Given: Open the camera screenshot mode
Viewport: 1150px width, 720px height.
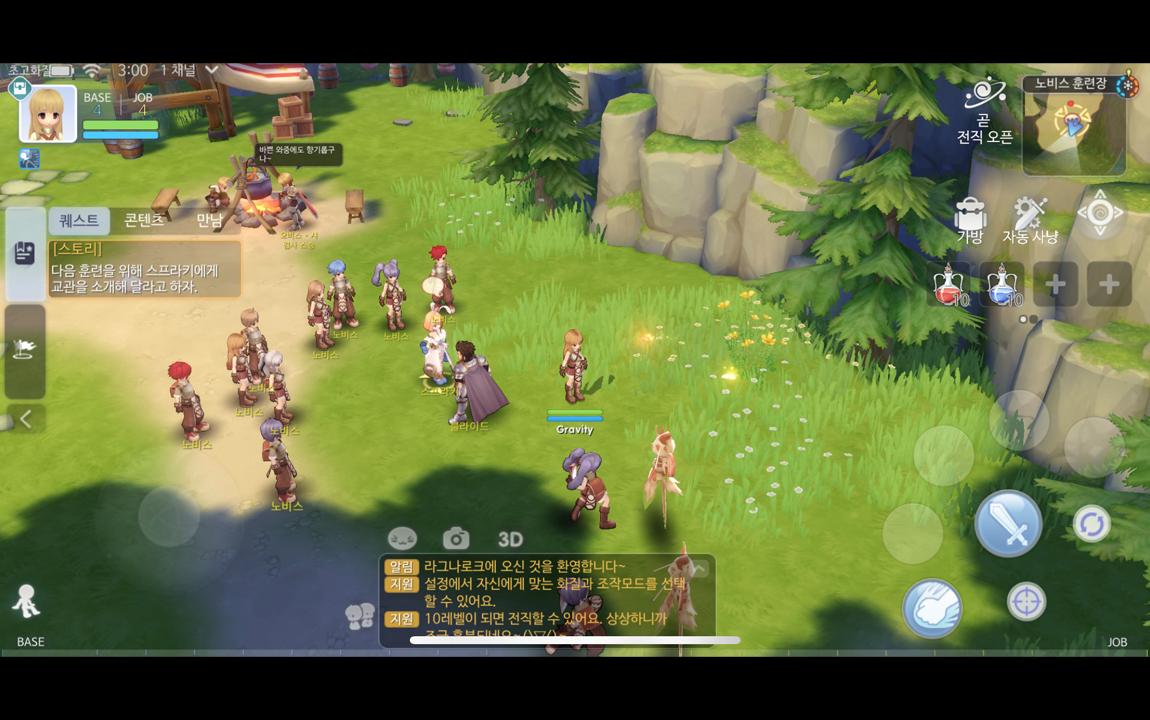Looking at the screenshot, I should pyautogui.click(x=456, y=539).
